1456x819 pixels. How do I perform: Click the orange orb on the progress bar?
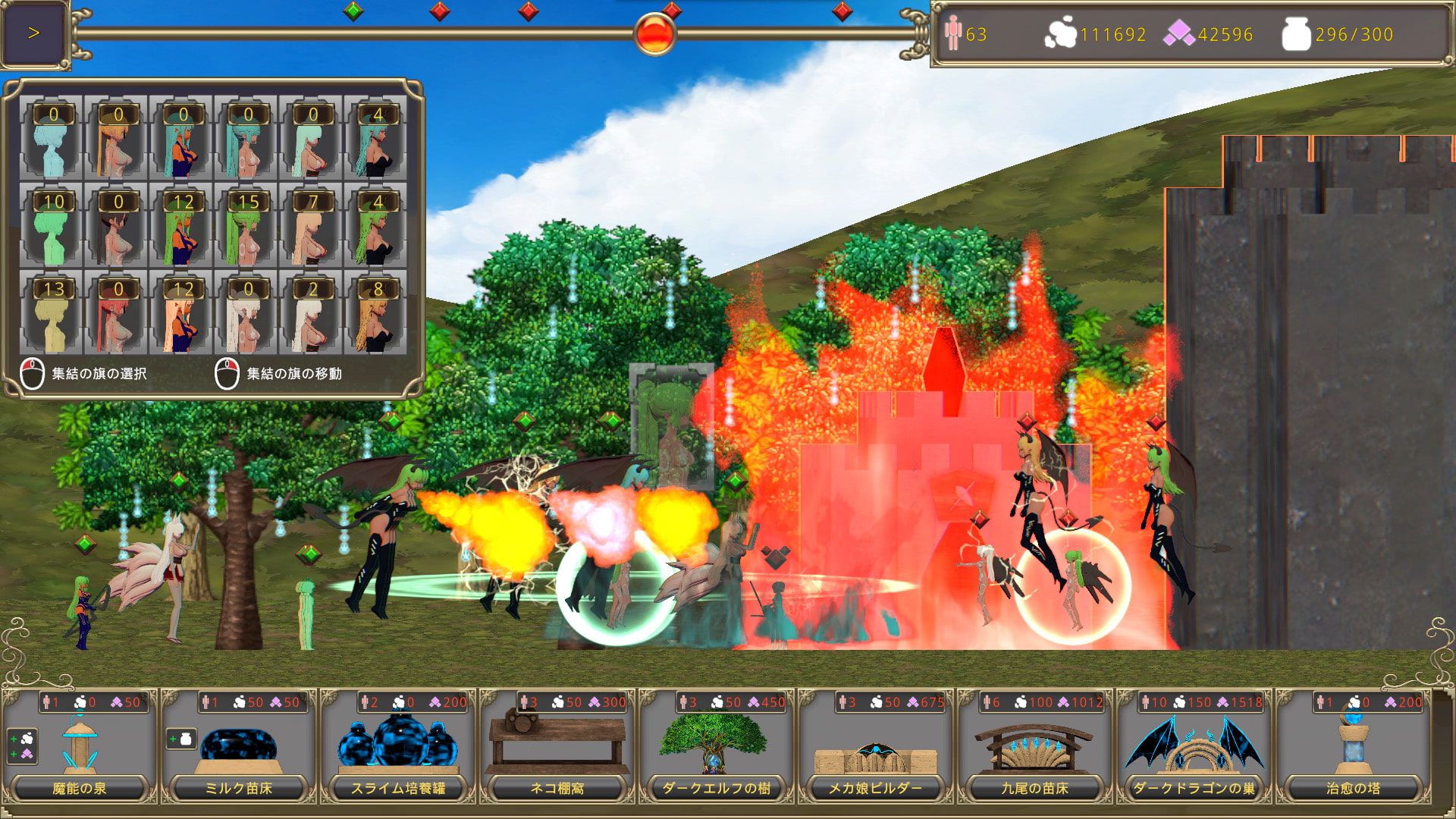click(x=654, y=34)
